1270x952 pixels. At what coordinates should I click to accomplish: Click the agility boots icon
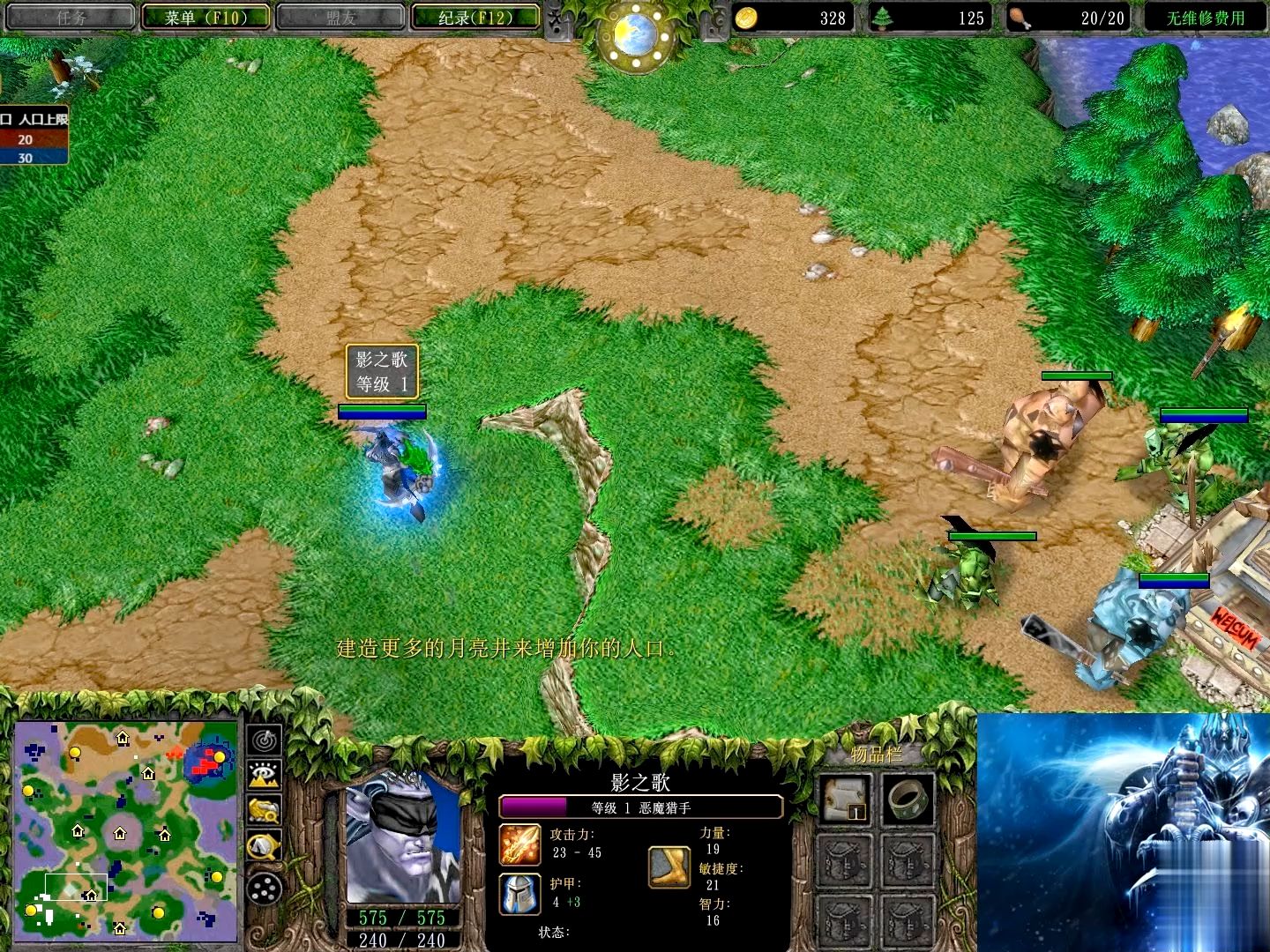point(669,868)
